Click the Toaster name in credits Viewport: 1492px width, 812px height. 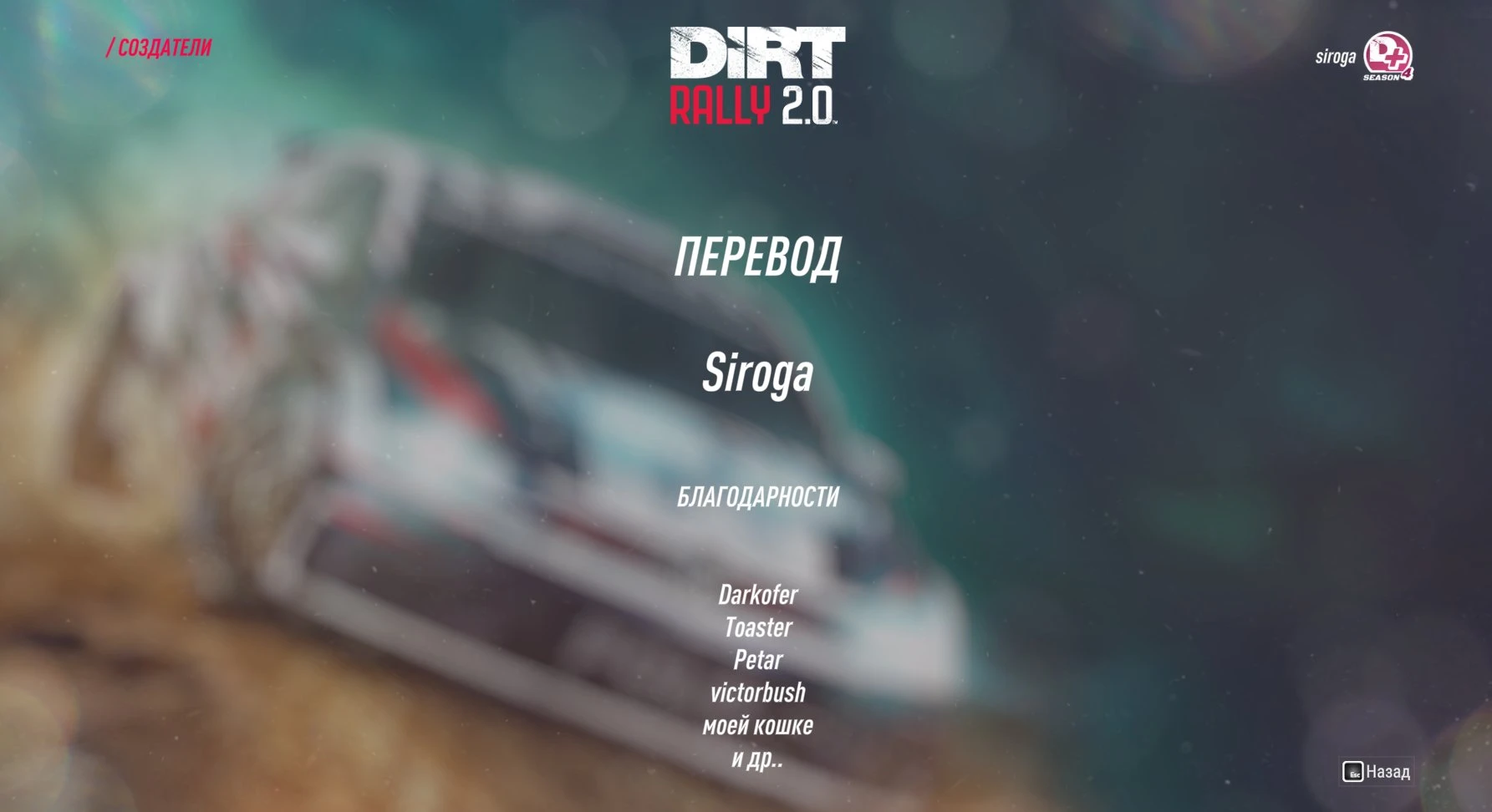click(x=757, y=627)
